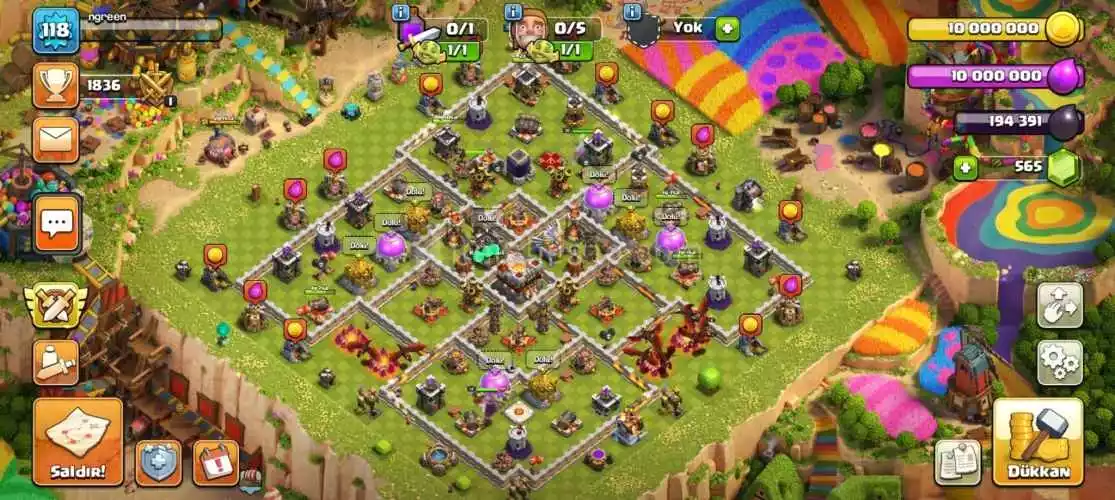Open the shield status button
This screenshot has height=500, width=1115.
pyautogui.click(x=158, y=463)
